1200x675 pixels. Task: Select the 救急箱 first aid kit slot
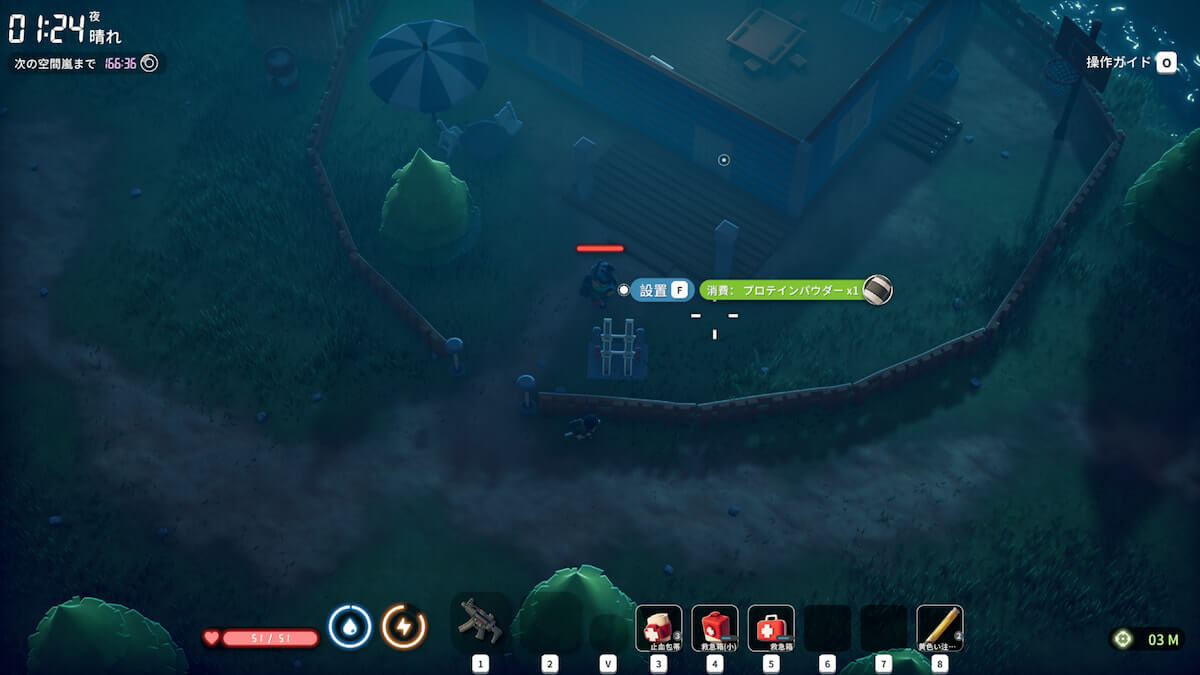[x=771, y=627]
